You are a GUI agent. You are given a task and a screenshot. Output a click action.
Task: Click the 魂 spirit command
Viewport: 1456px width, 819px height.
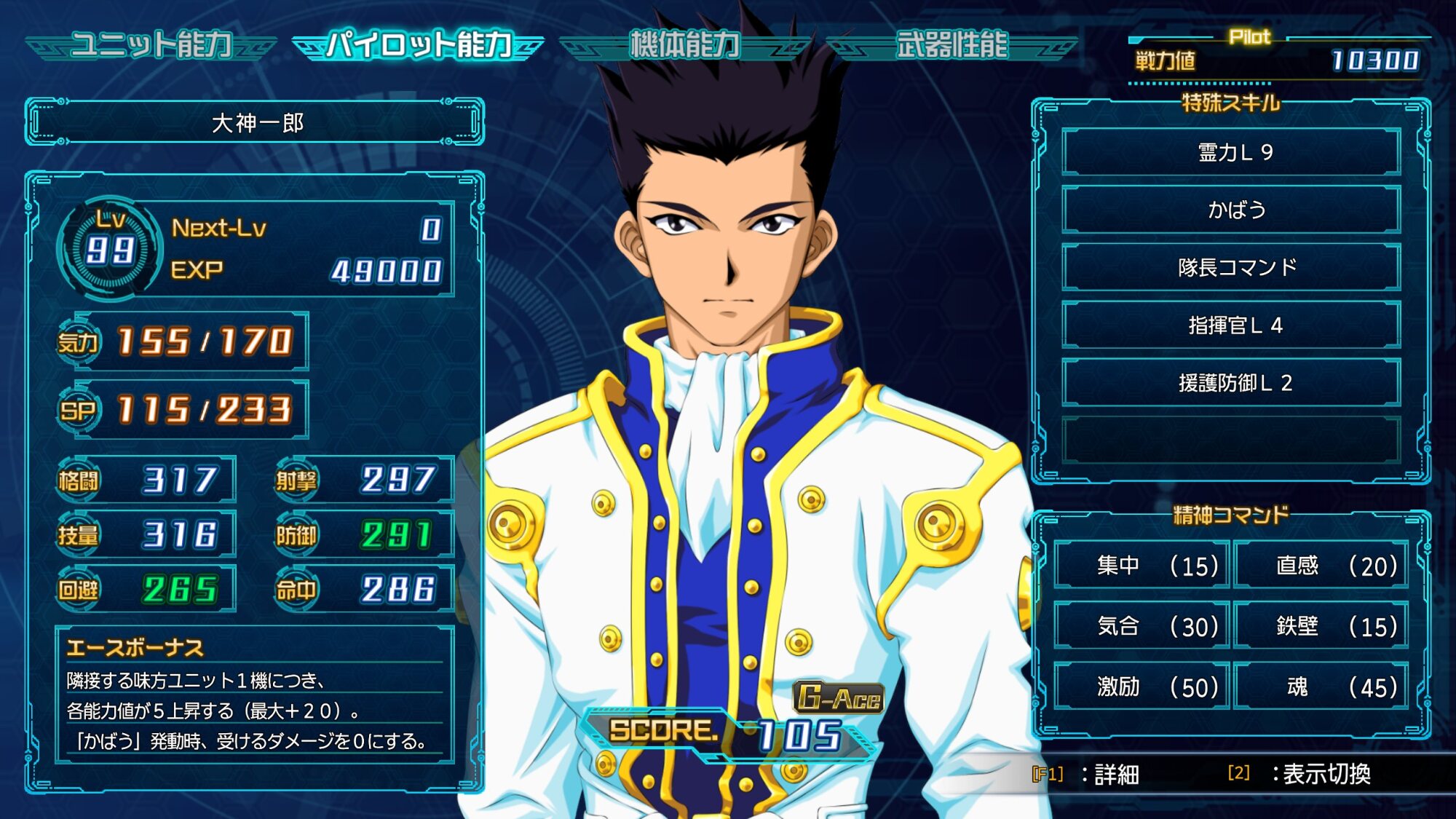click(x=1321, y=686)
